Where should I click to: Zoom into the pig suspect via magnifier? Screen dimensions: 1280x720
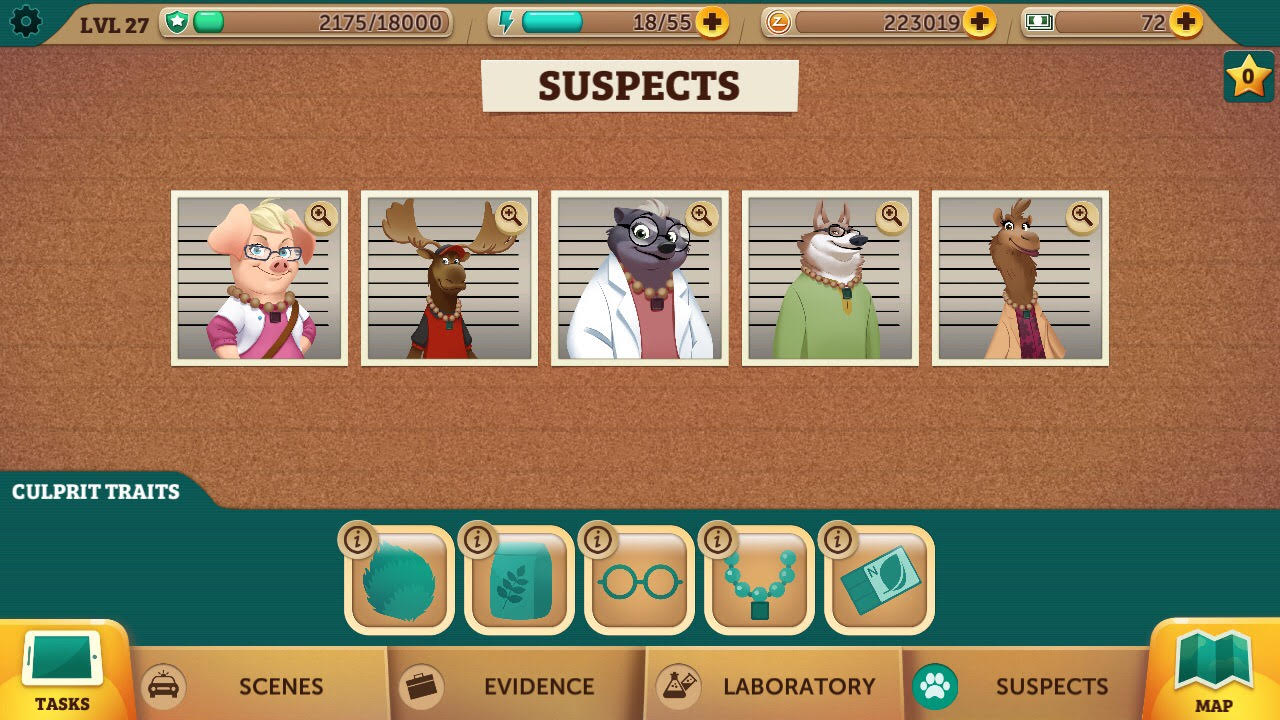[x=320, y=218]
